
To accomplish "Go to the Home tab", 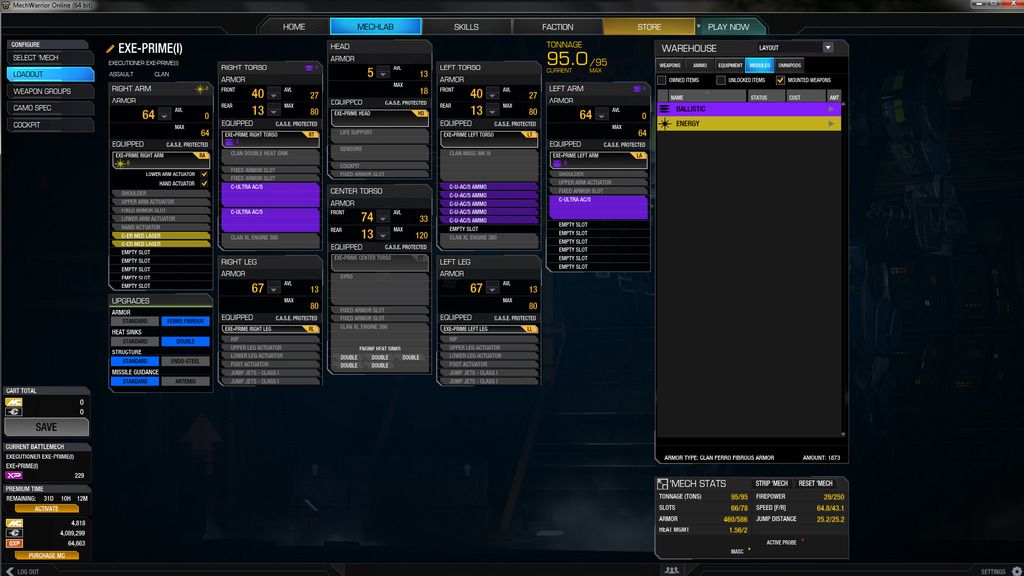I will click(x=294, y=27).
